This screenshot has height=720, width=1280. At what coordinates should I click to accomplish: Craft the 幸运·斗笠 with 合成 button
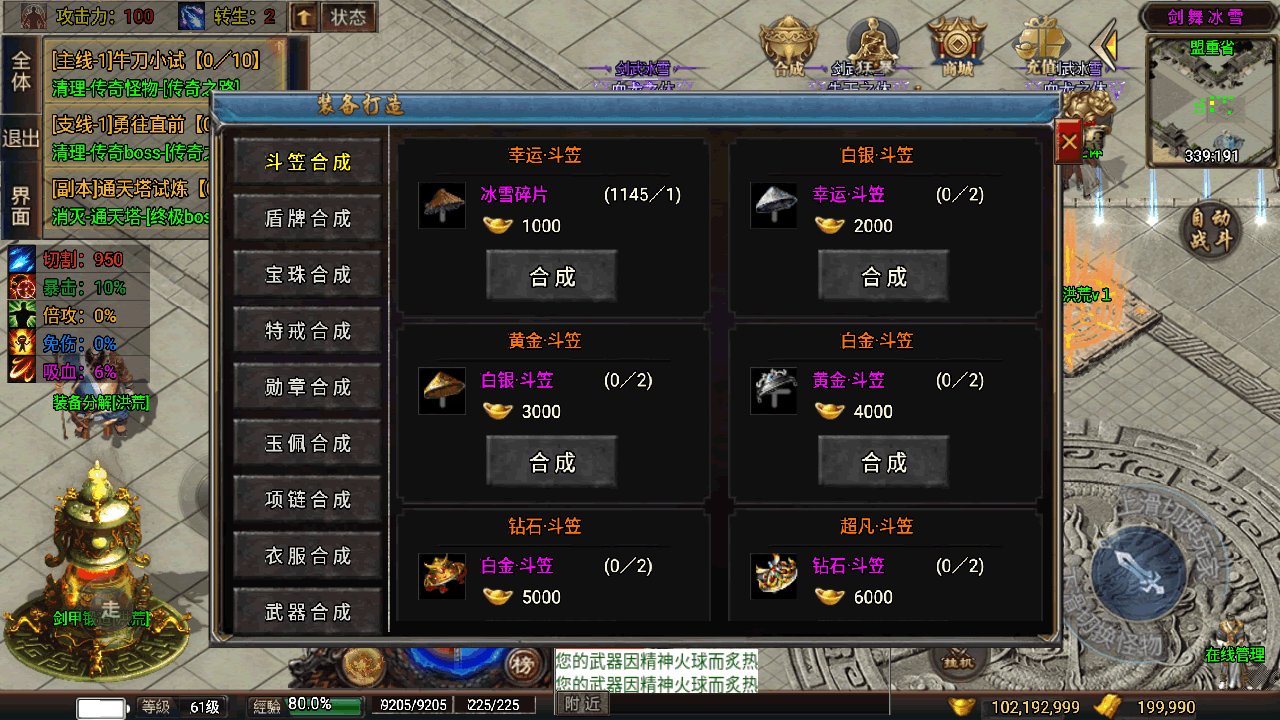click(x=551, y=276)
